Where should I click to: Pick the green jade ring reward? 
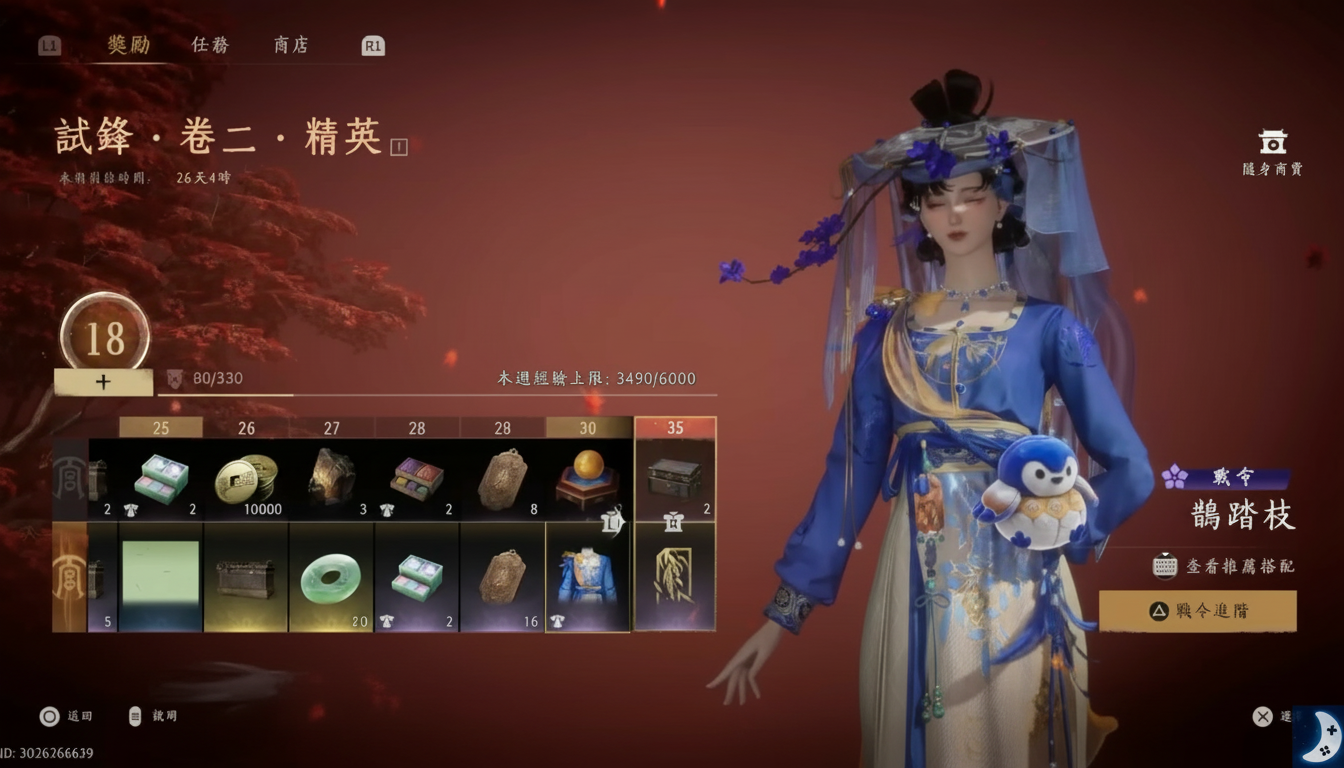331,578
